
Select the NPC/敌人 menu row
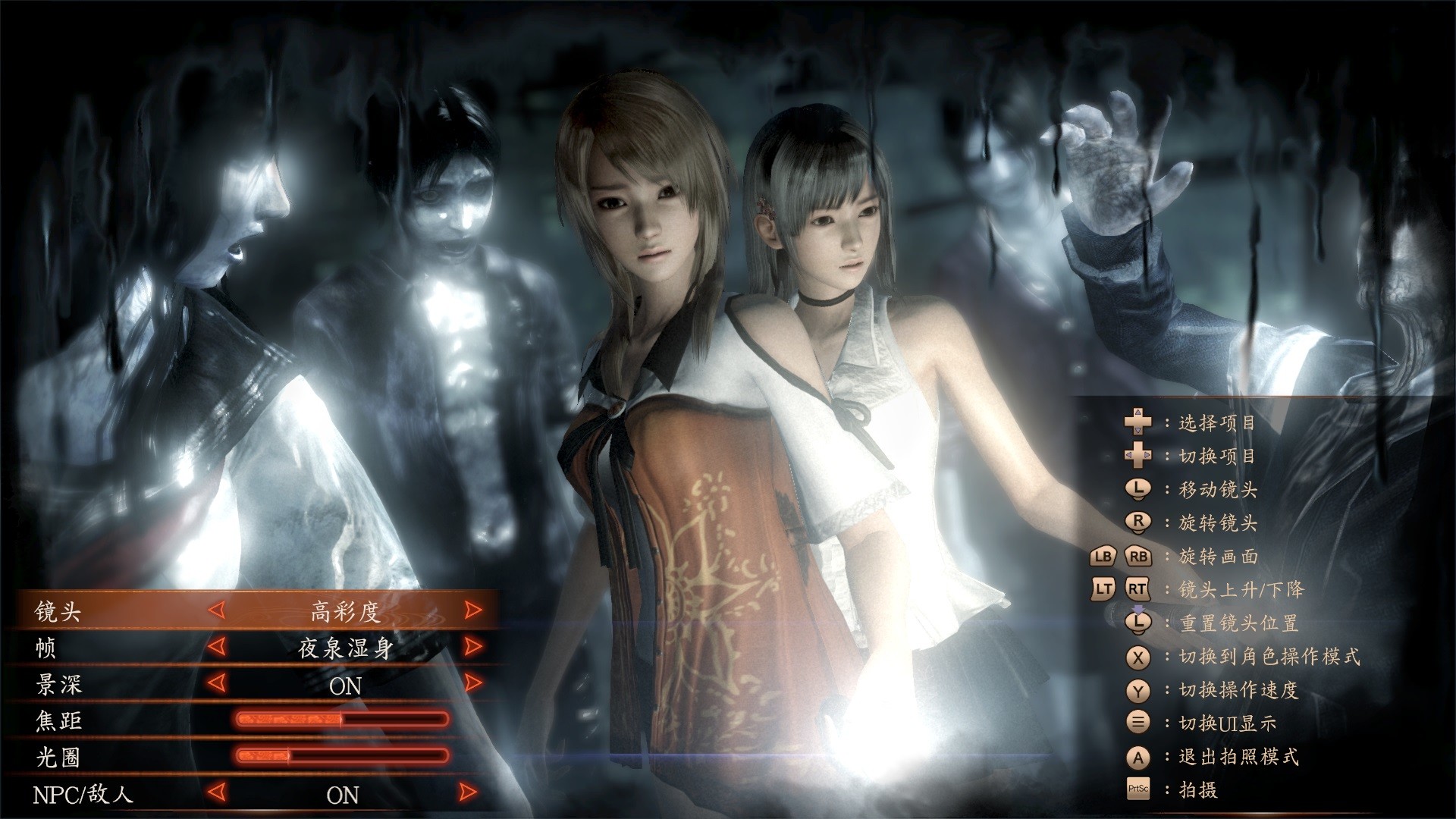click(83, 794)
